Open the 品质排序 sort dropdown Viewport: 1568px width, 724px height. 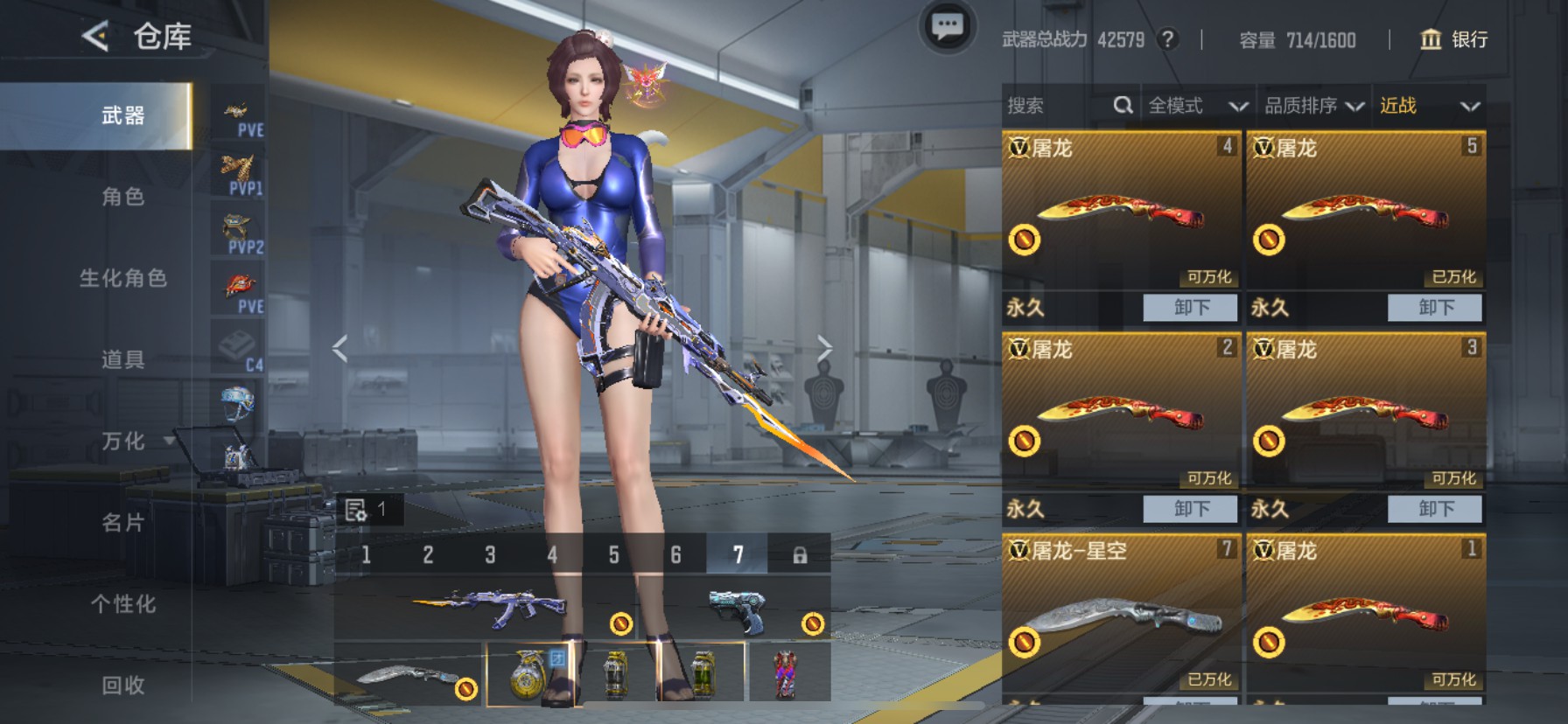pos(1313,106)
